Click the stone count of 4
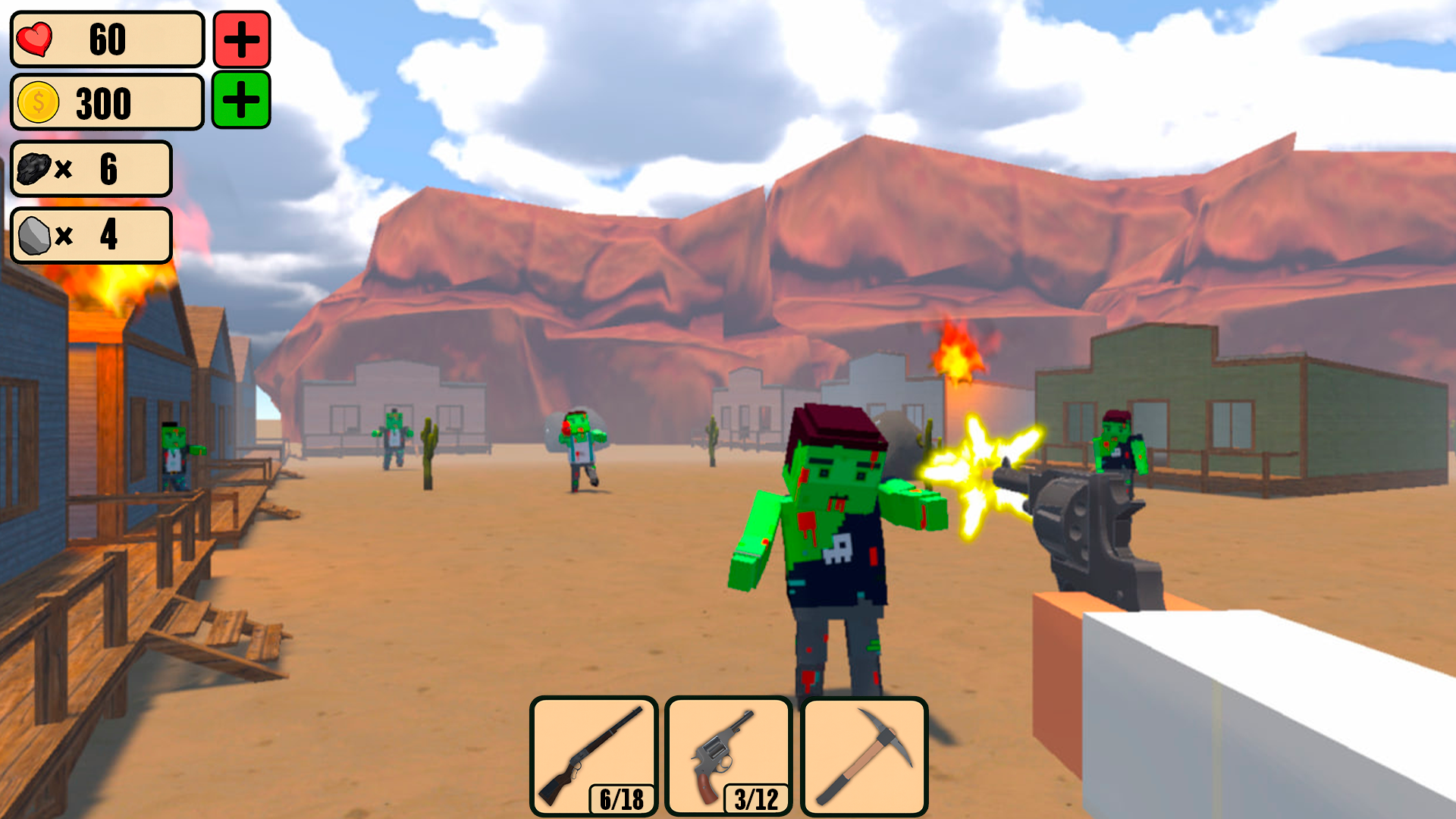 point(110,235)
